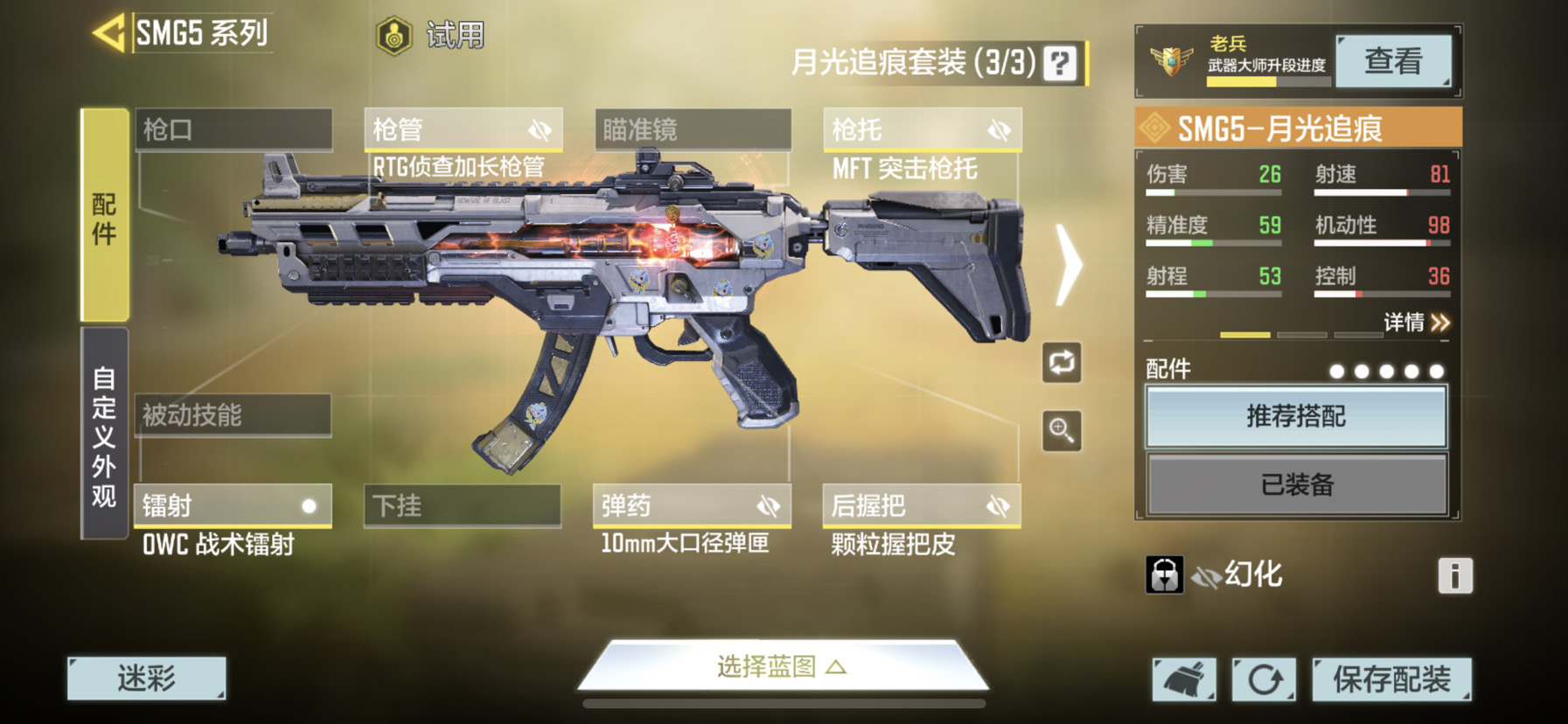Open the 枪管 attachment slot
1568x724 pixels.
pos(463,130)
